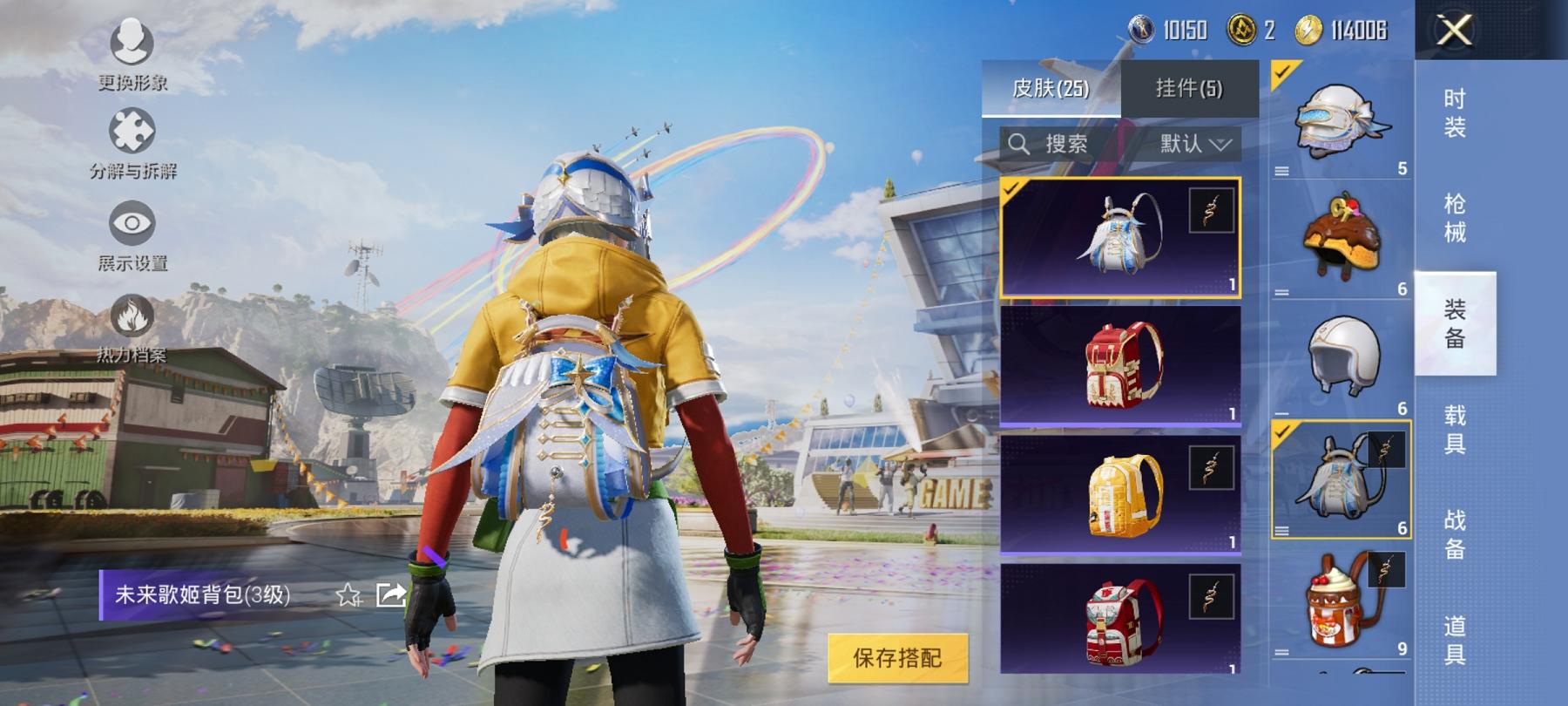This screenshot has width=1568, height=706.
Task: Click the share icon beside the backpack name
Action: coord(389,596)
